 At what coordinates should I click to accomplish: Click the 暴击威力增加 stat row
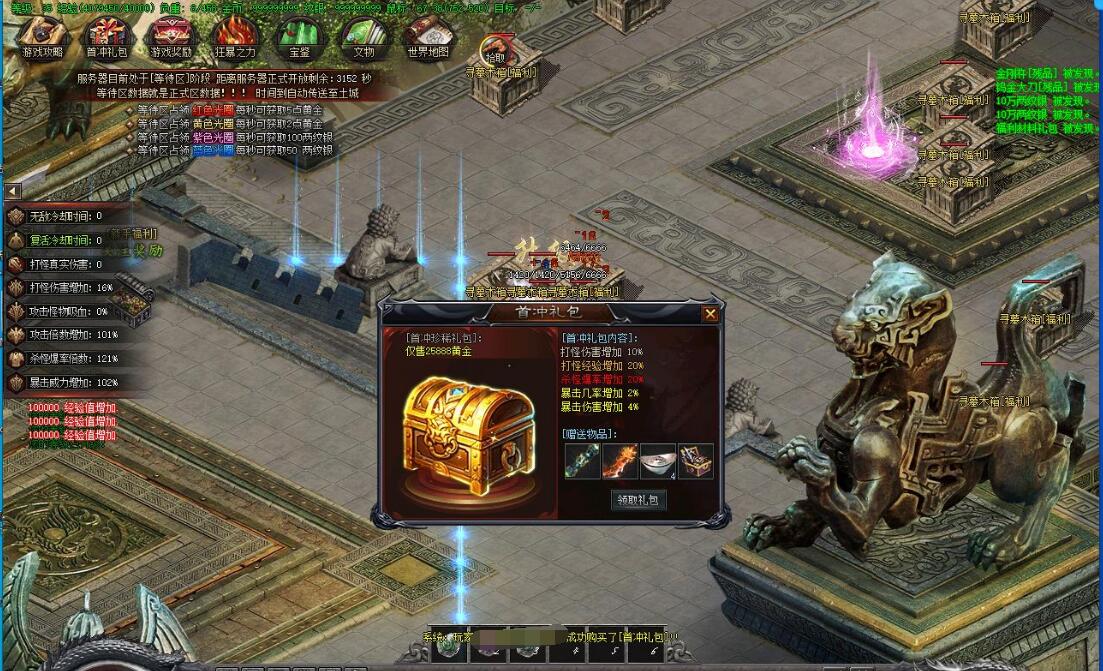[x=60, y=383]
